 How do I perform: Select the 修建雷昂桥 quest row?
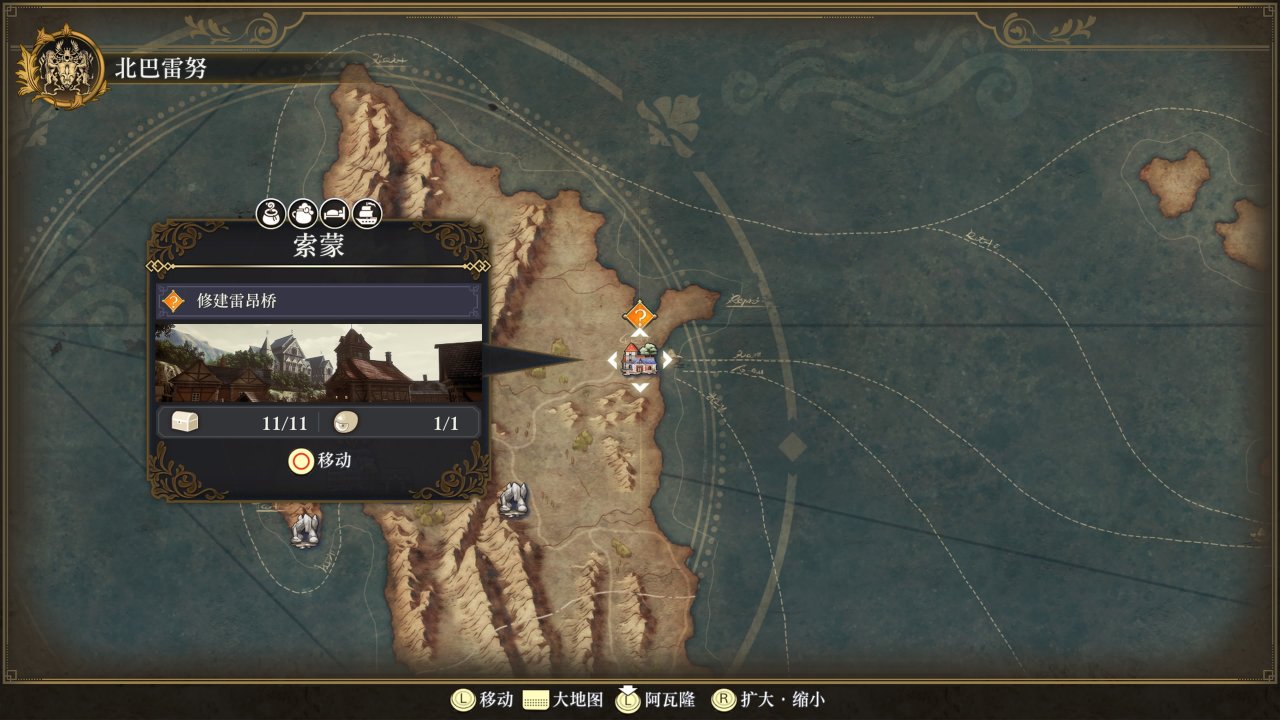(318, 301)
